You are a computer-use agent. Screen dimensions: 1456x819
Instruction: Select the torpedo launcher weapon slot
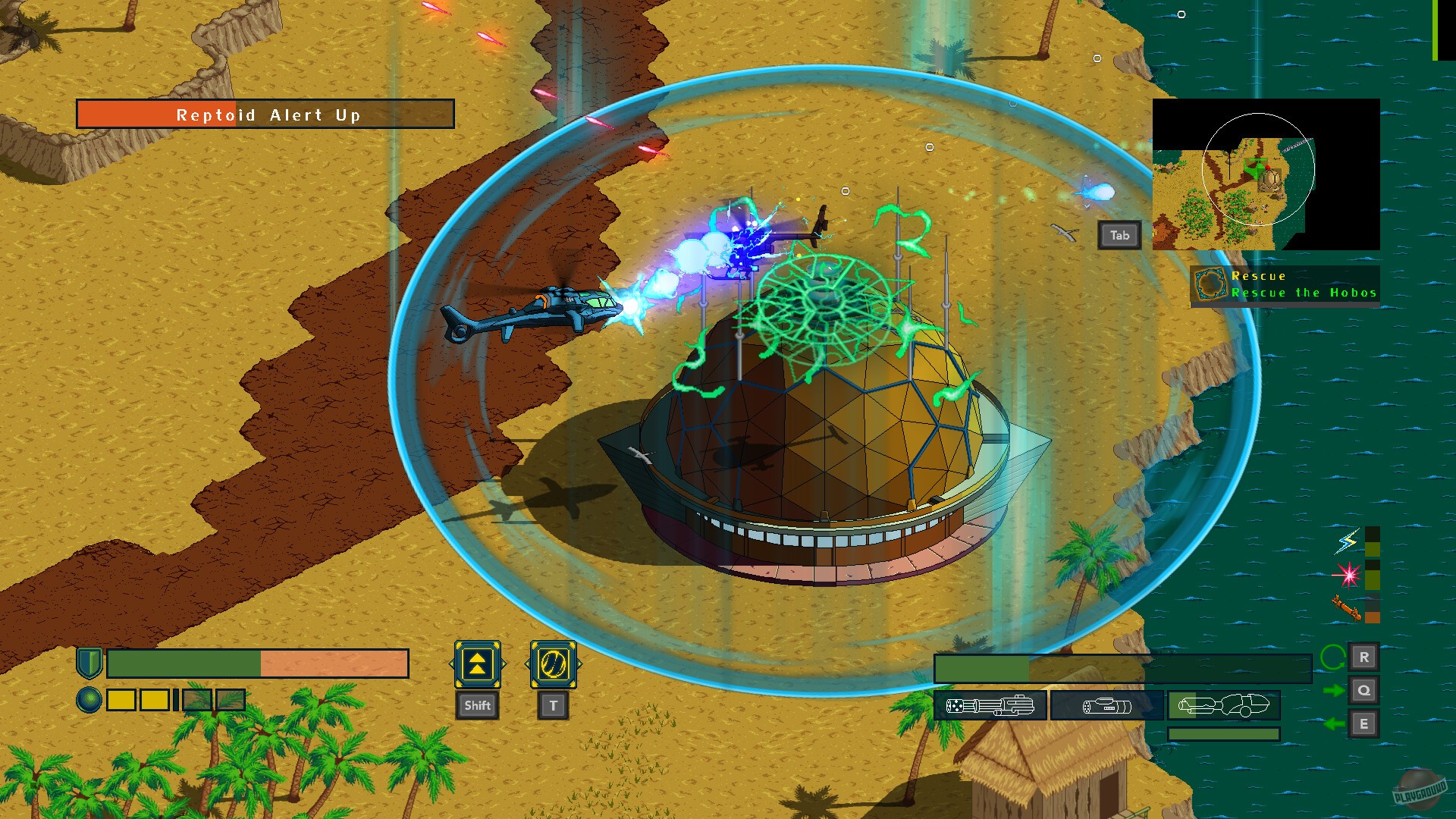(1107, 705)
